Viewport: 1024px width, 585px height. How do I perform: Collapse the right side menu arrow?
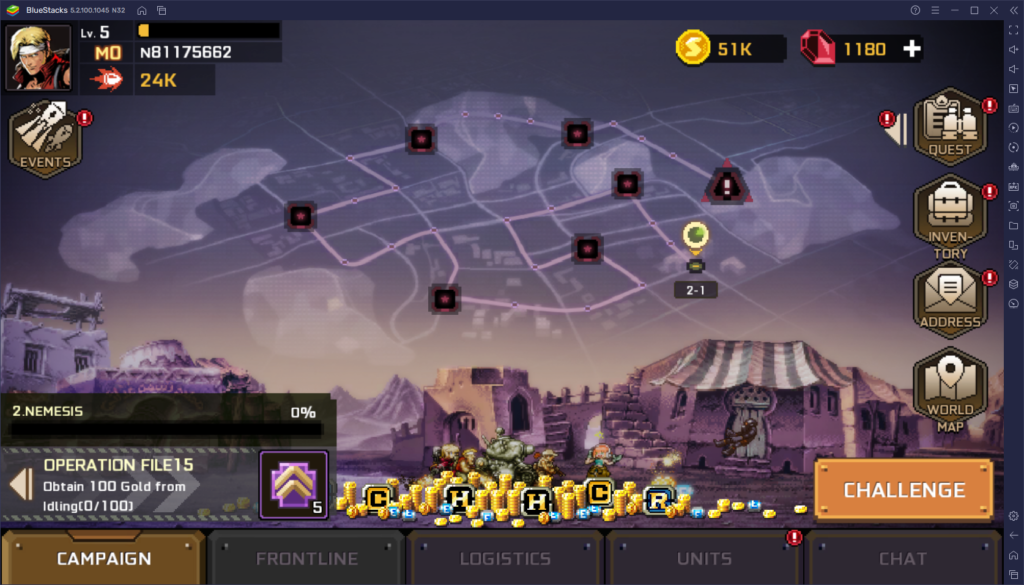click(x=901, y=129)
